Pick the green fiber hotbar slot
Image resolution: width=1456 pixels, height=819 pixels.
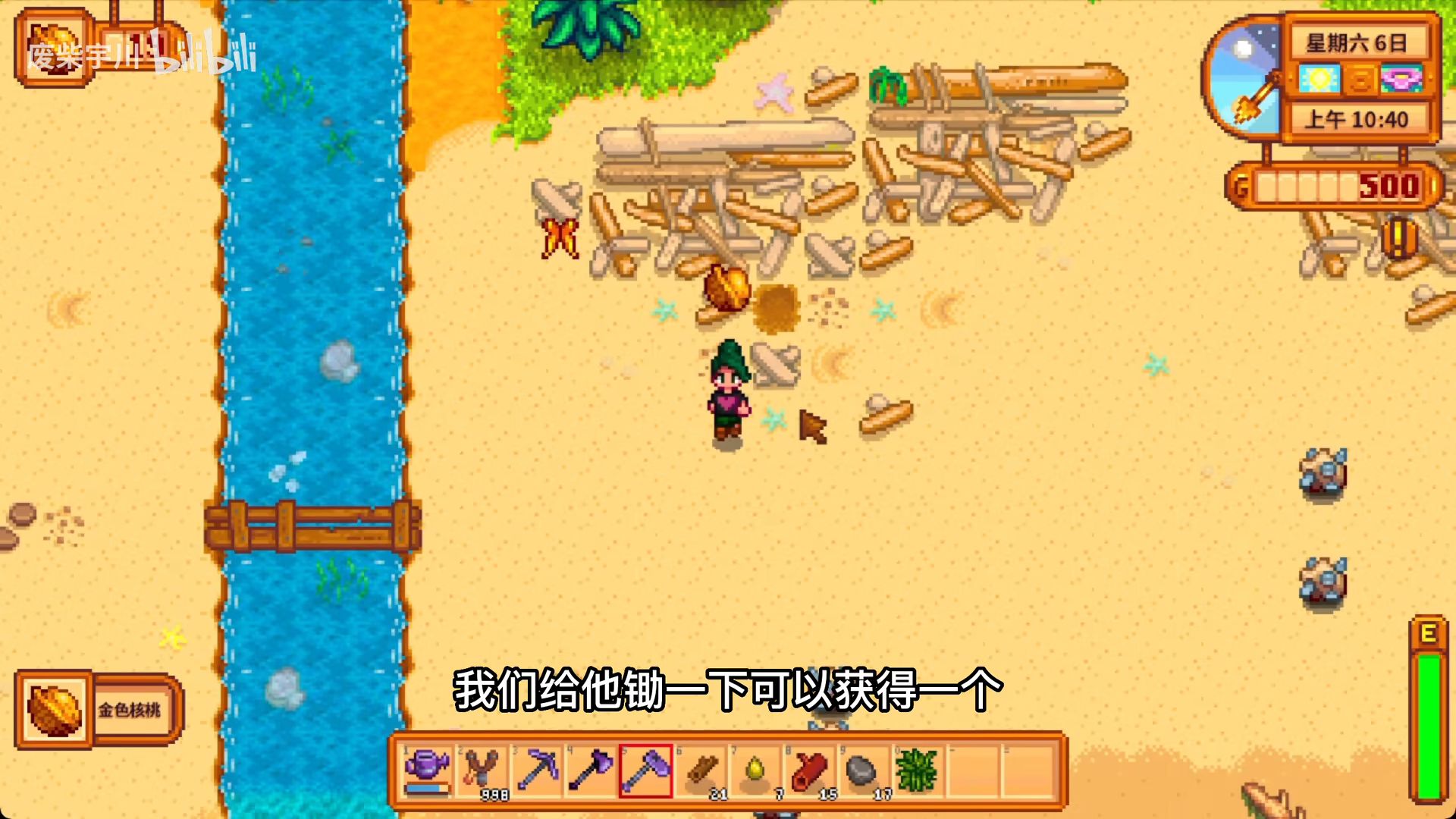click(918, 770)
